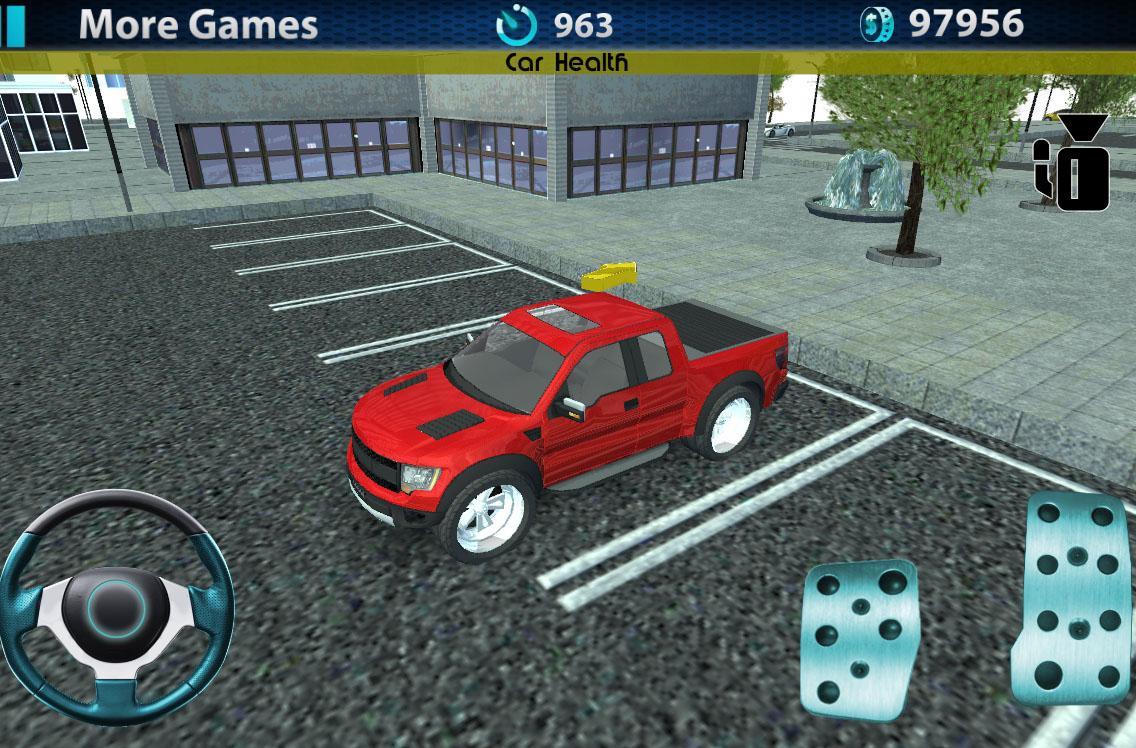This screenshot has height=748, width=1136.
Task: Turn the steering wheel control
Action: tap(116, 603)
